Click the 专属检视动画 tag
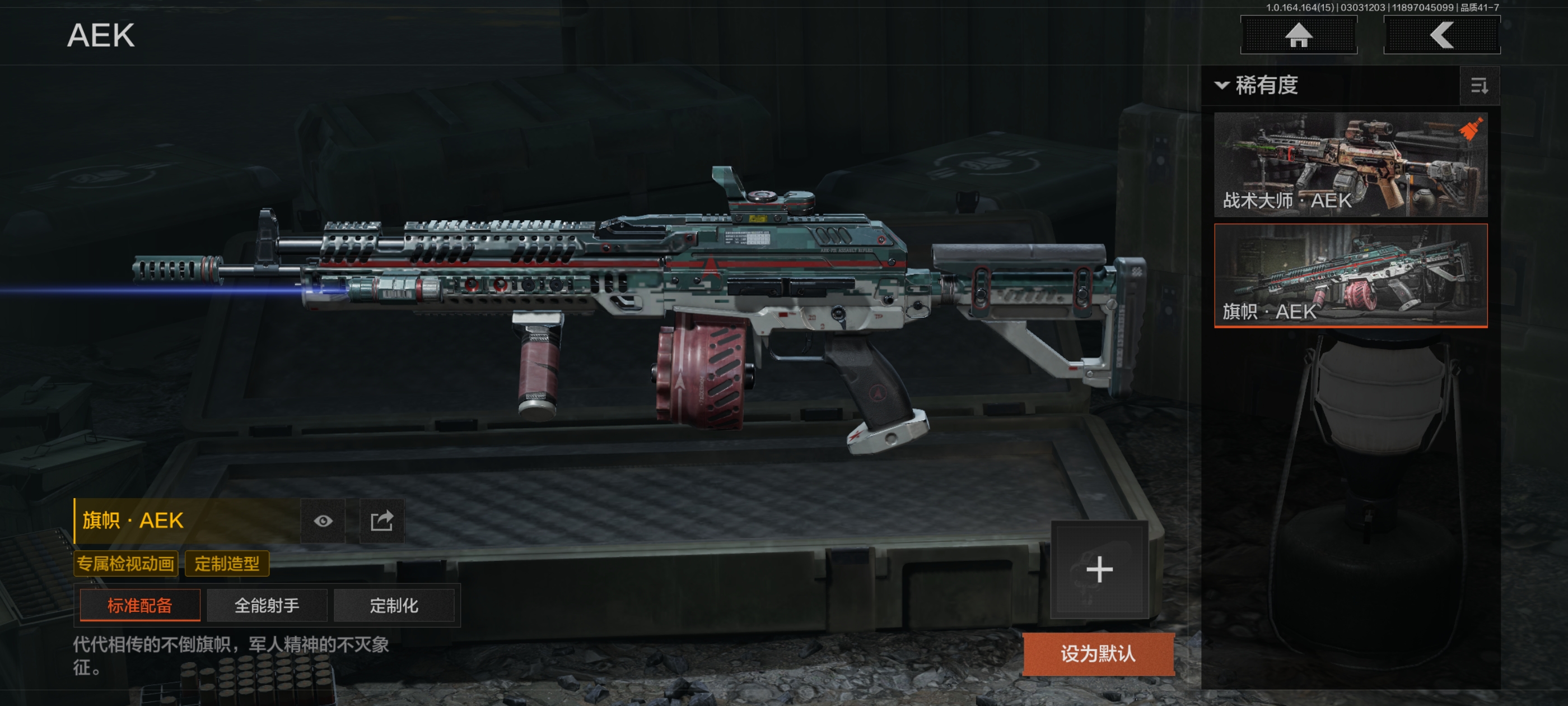Viewport: 1568px width, 706px height. click(x=125, y=564)
